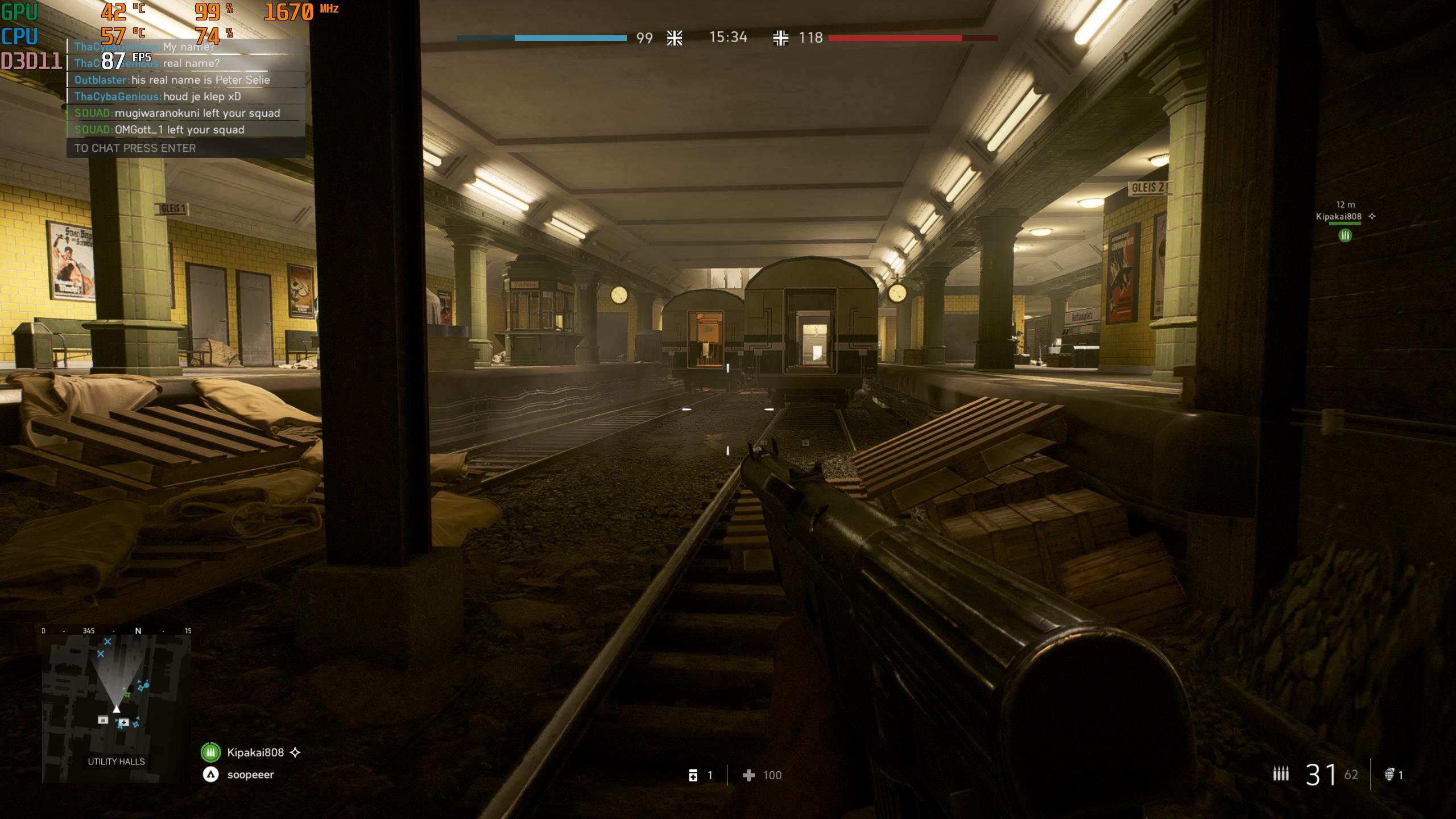The image size is (1456, 819).
Task: Click the medical pouch icon
Action: 693,775
